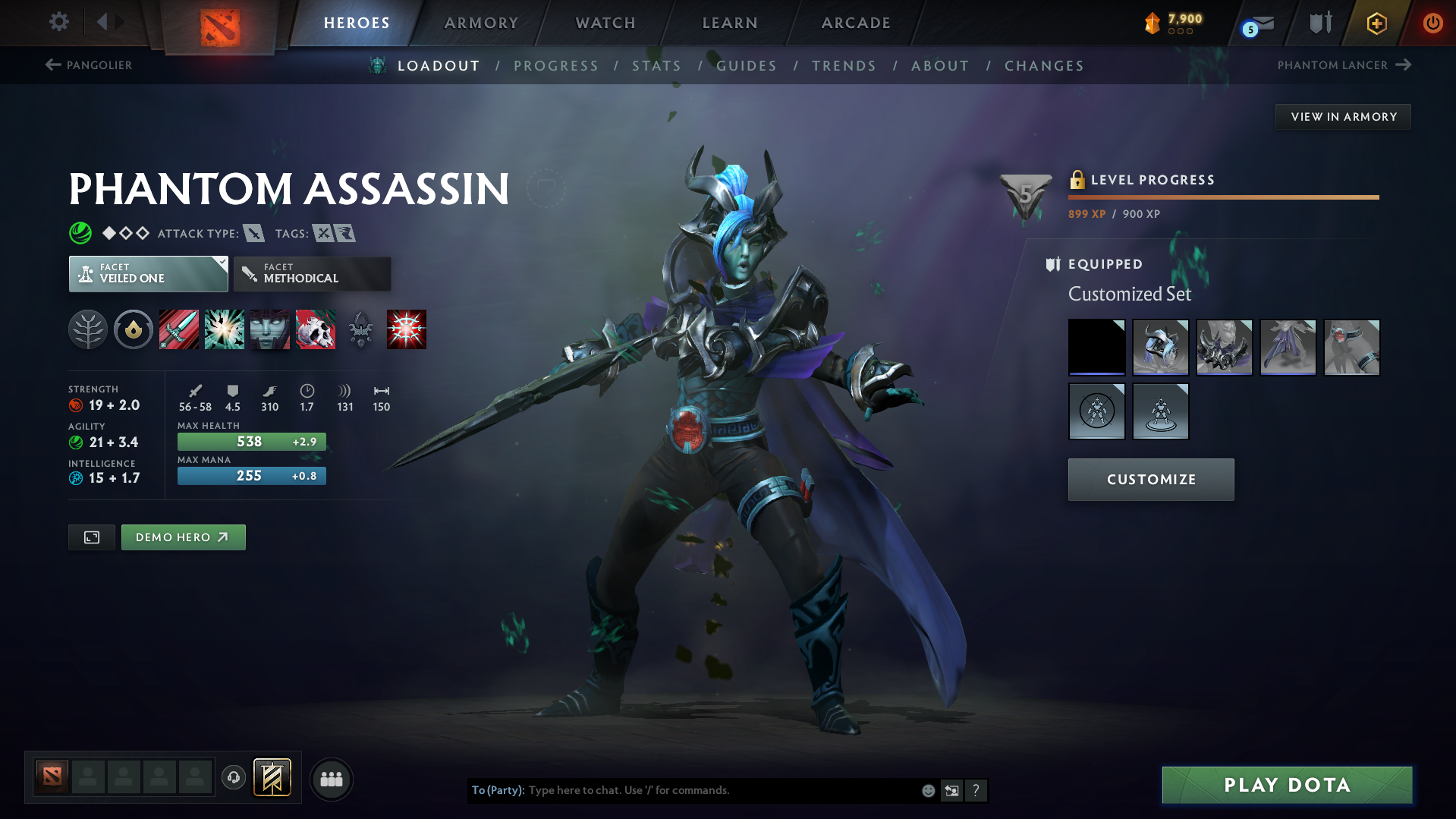The height and width of the screenshot is (819, 1456).
Task: Select the first equipped loadout thumbnail
Action: pyautogui.click(x=1096, y=347)
